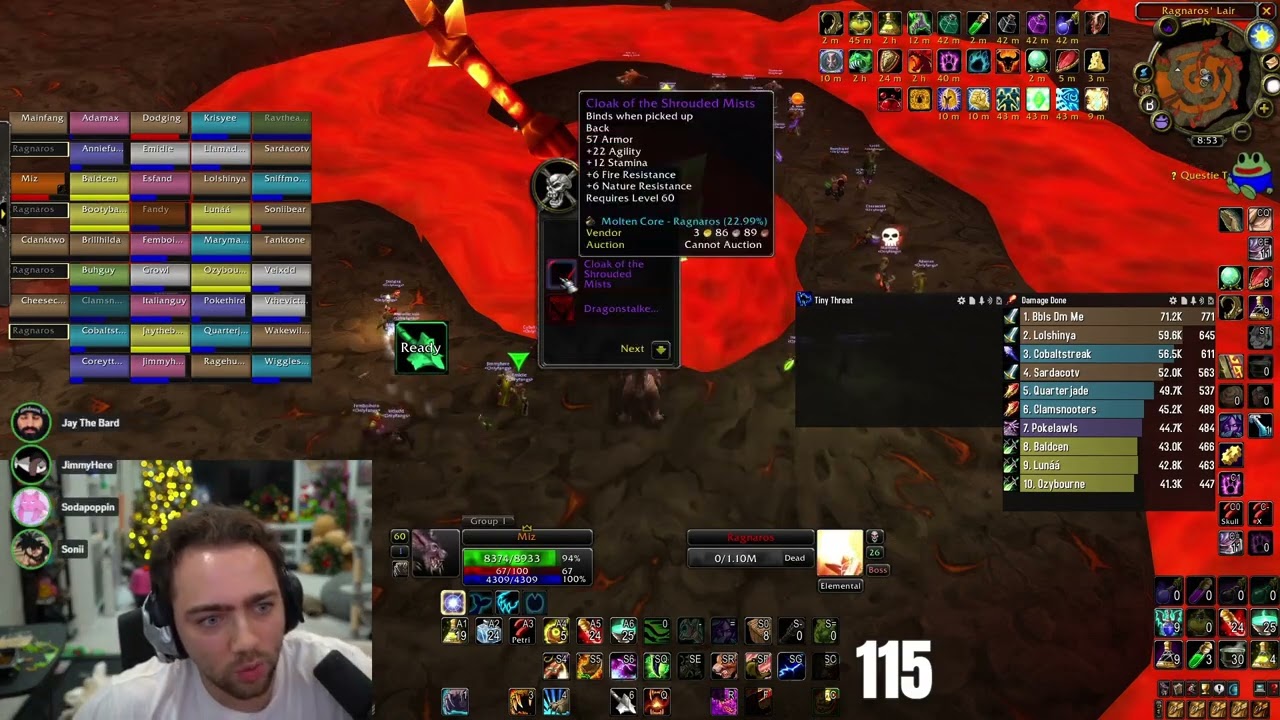
Task: Toggle the bell icon on the Damage Done header
Action: [1192, 300]
